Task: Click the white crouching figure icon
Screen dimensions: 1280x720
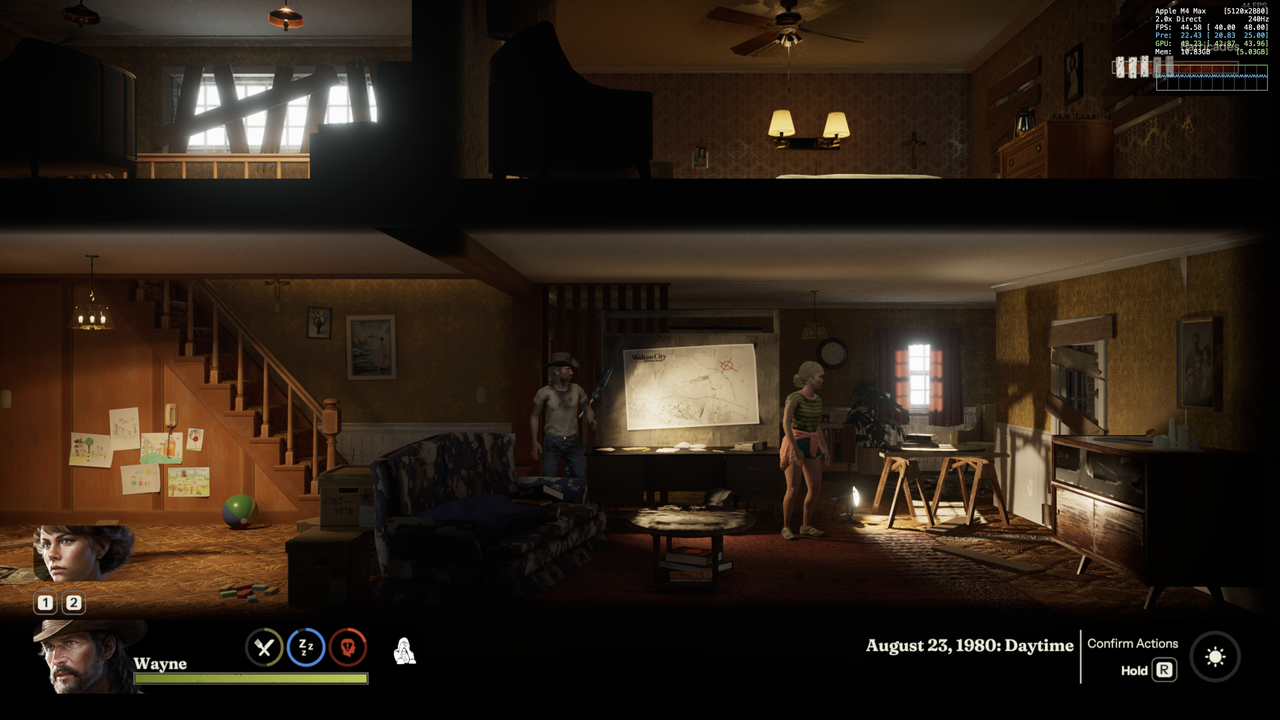Action: 404,651
